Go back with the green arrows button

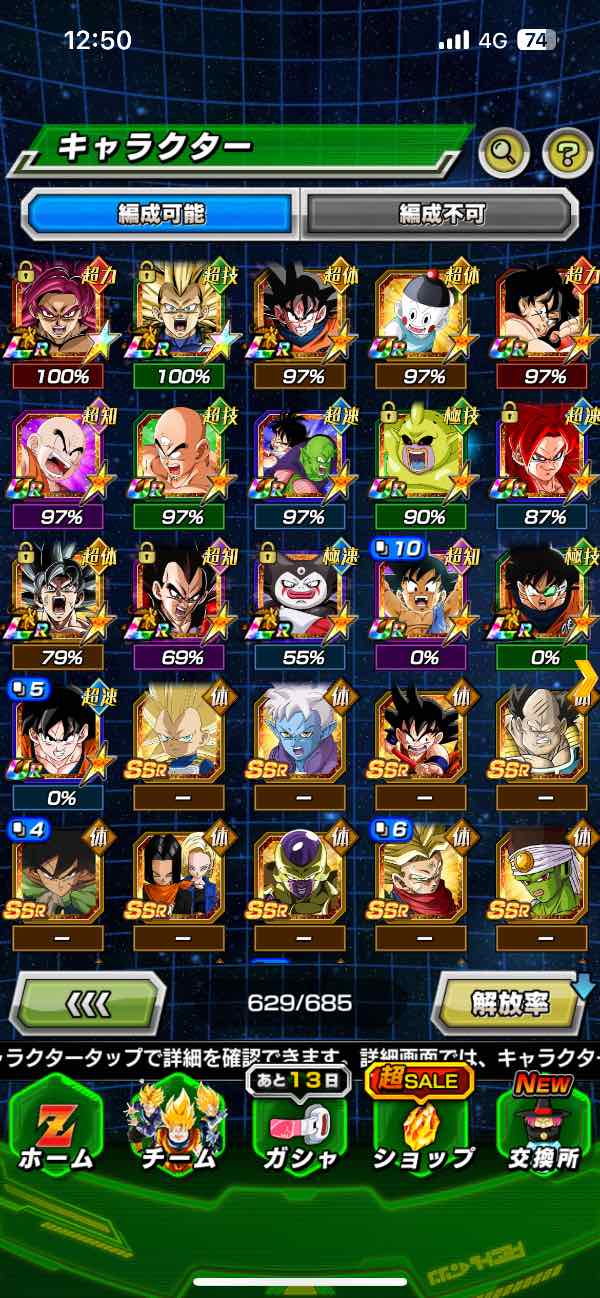tap(88, 1003)
